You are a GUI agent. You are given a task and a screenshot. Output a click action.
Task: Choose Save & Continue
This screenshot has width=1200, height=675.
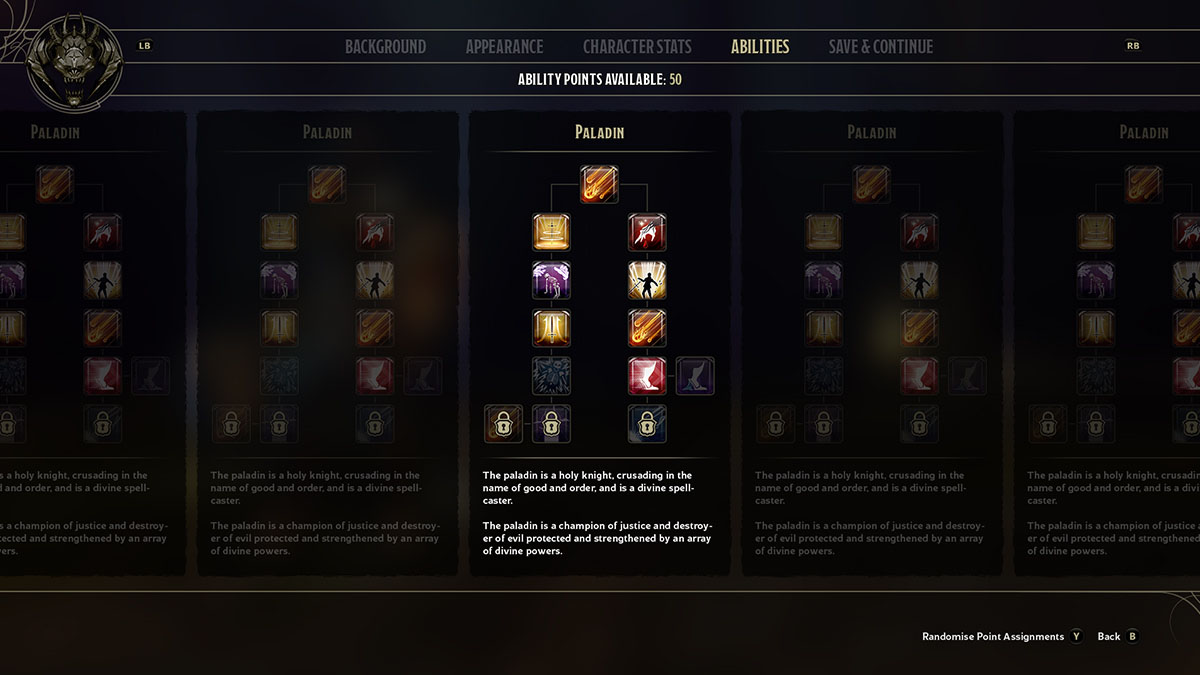[880, 47]
